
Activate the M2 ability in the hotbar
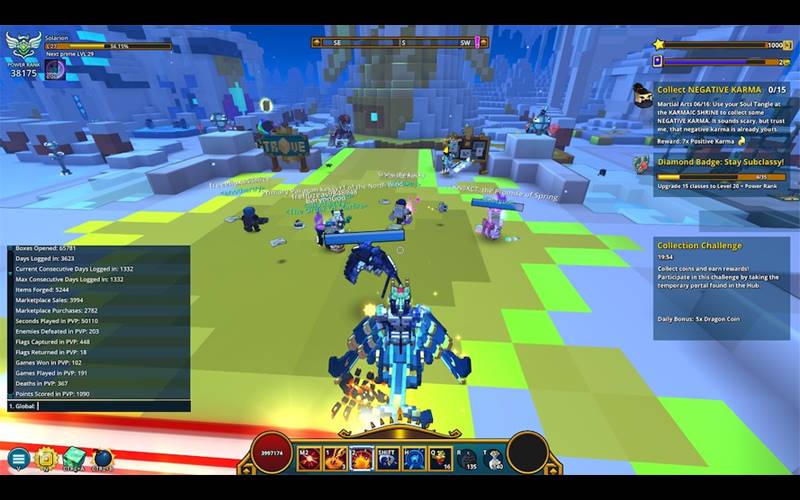[x=309, y=459]
